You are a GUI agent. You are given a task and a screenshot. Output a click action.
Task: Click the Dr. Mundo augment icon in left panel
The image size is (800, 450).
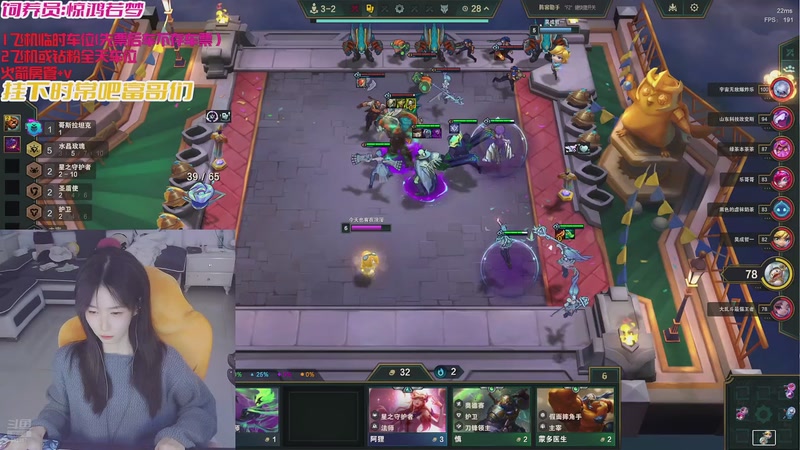12,123
